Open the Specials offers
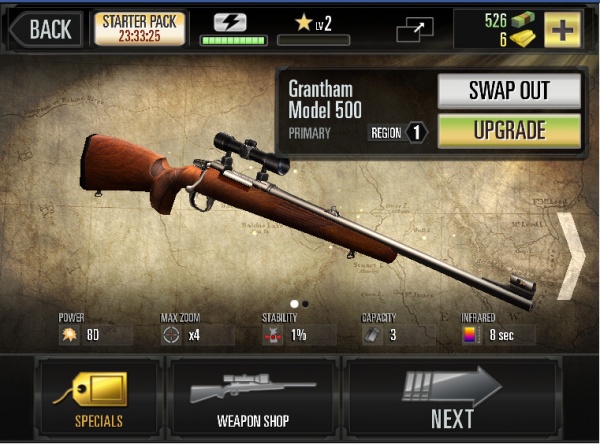This screenshot has height=444, width=600. tap(98, 396)
